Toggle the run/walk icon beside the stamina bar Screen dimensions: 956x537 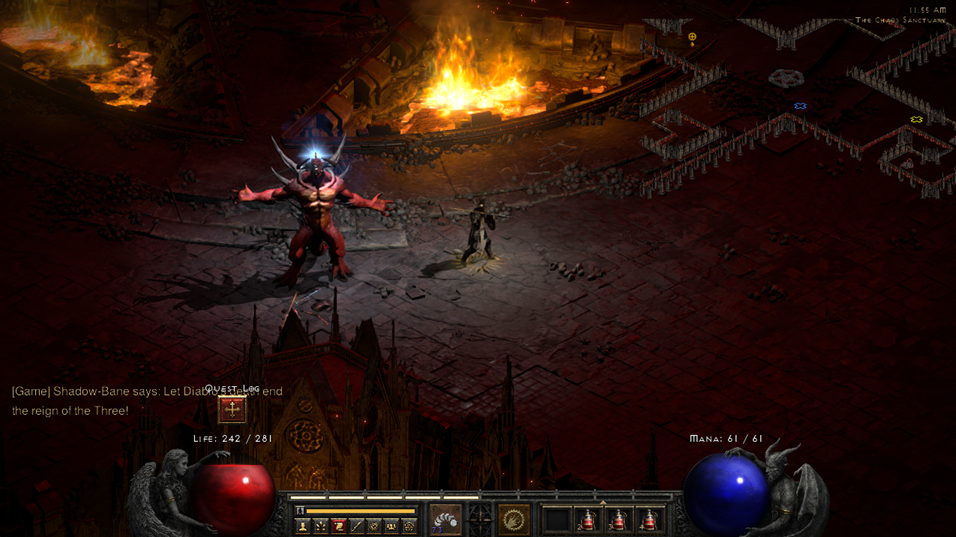pyautogui.click(x=300, y=511)
